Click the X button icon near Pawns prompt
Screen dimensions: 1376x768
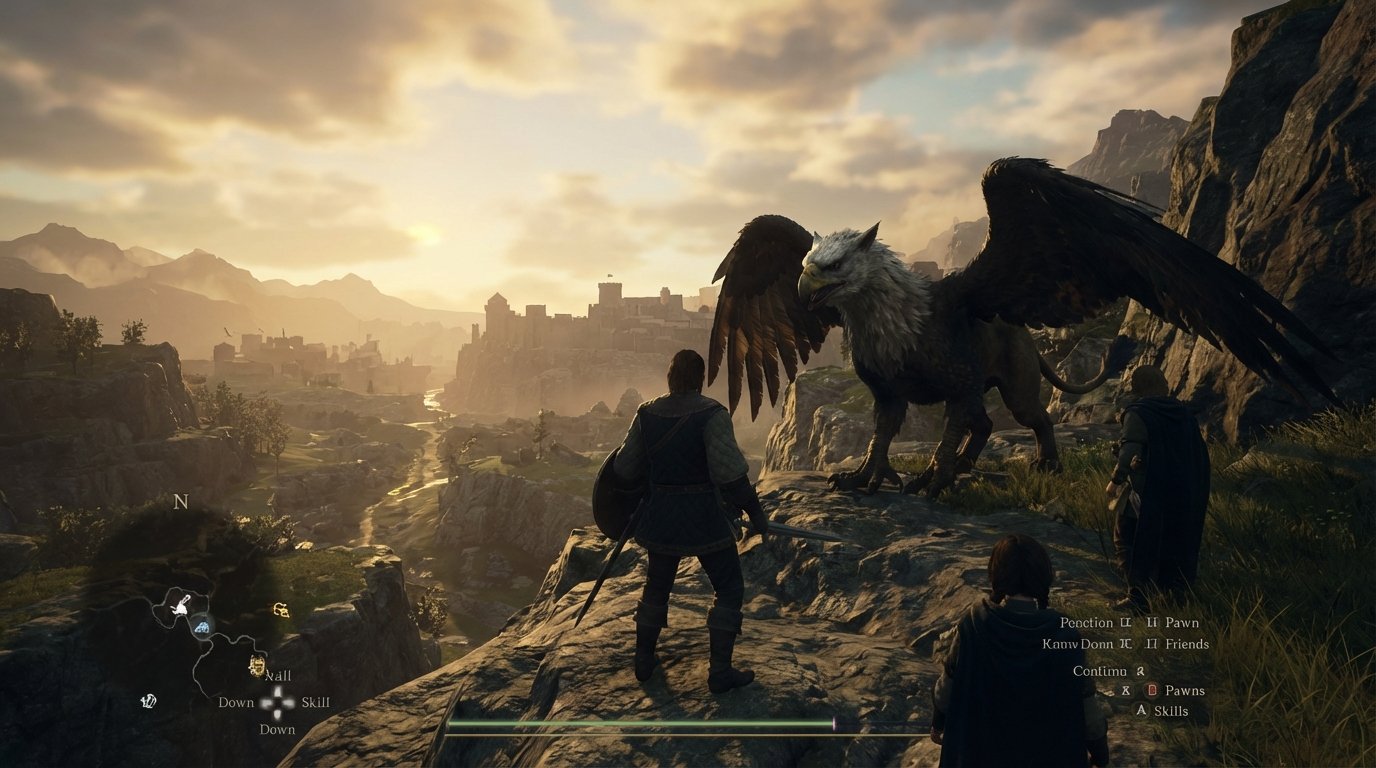(1126, 691)
